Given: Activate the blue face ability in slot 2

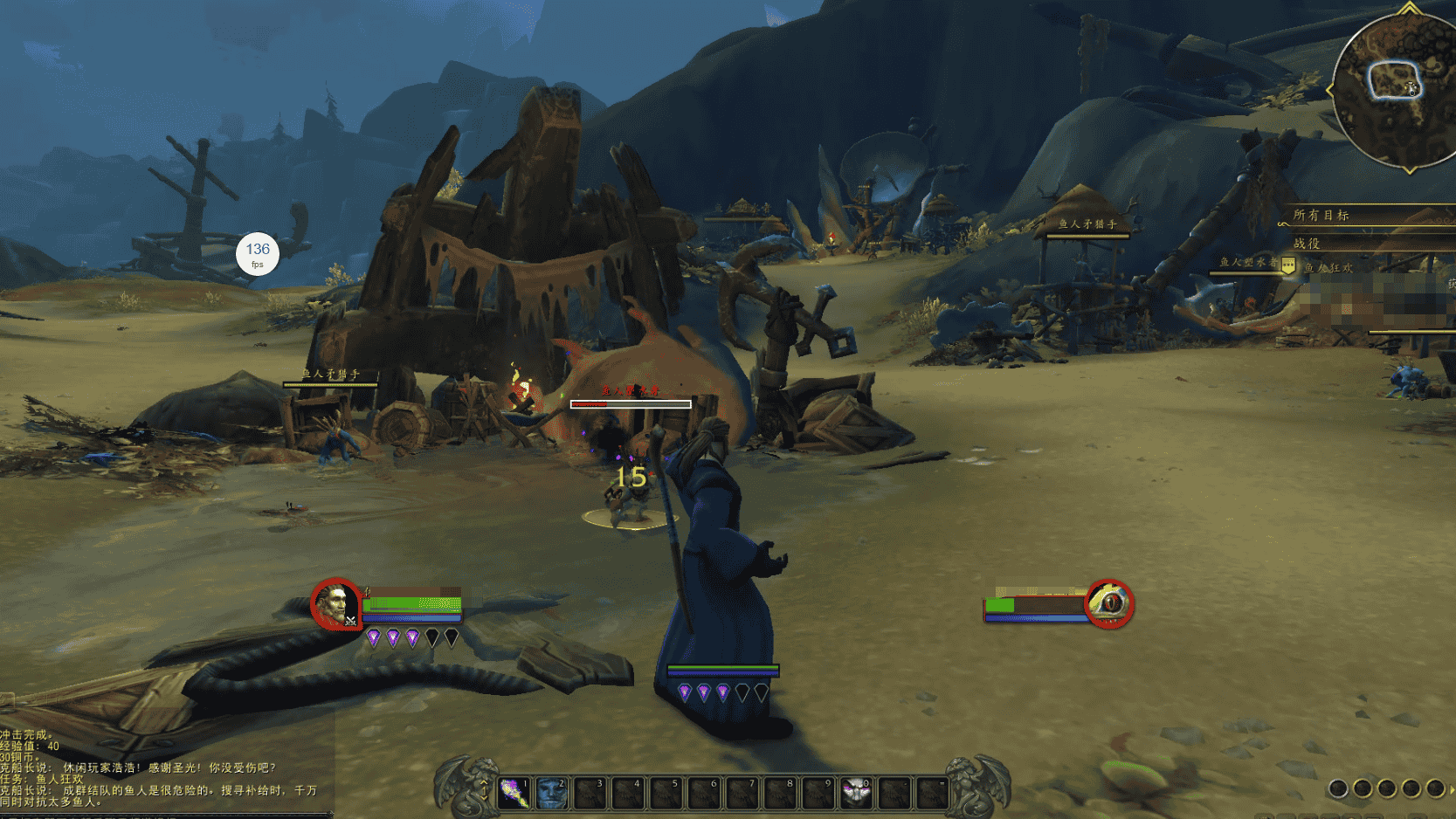Looking at the screenshot, I should (552, 793).
